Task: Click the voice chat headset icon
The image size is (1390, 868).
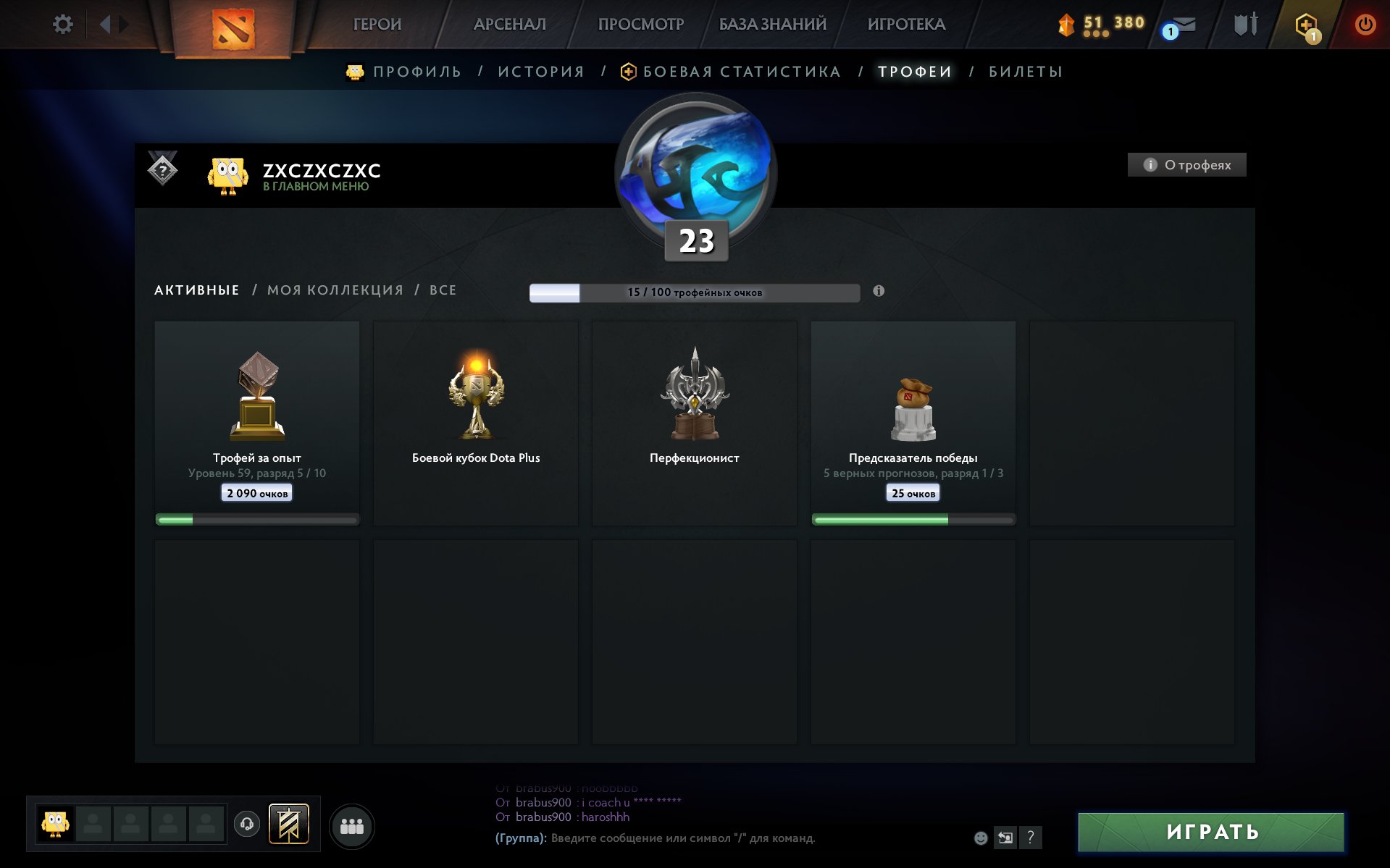Action: [x=246, y=823]
